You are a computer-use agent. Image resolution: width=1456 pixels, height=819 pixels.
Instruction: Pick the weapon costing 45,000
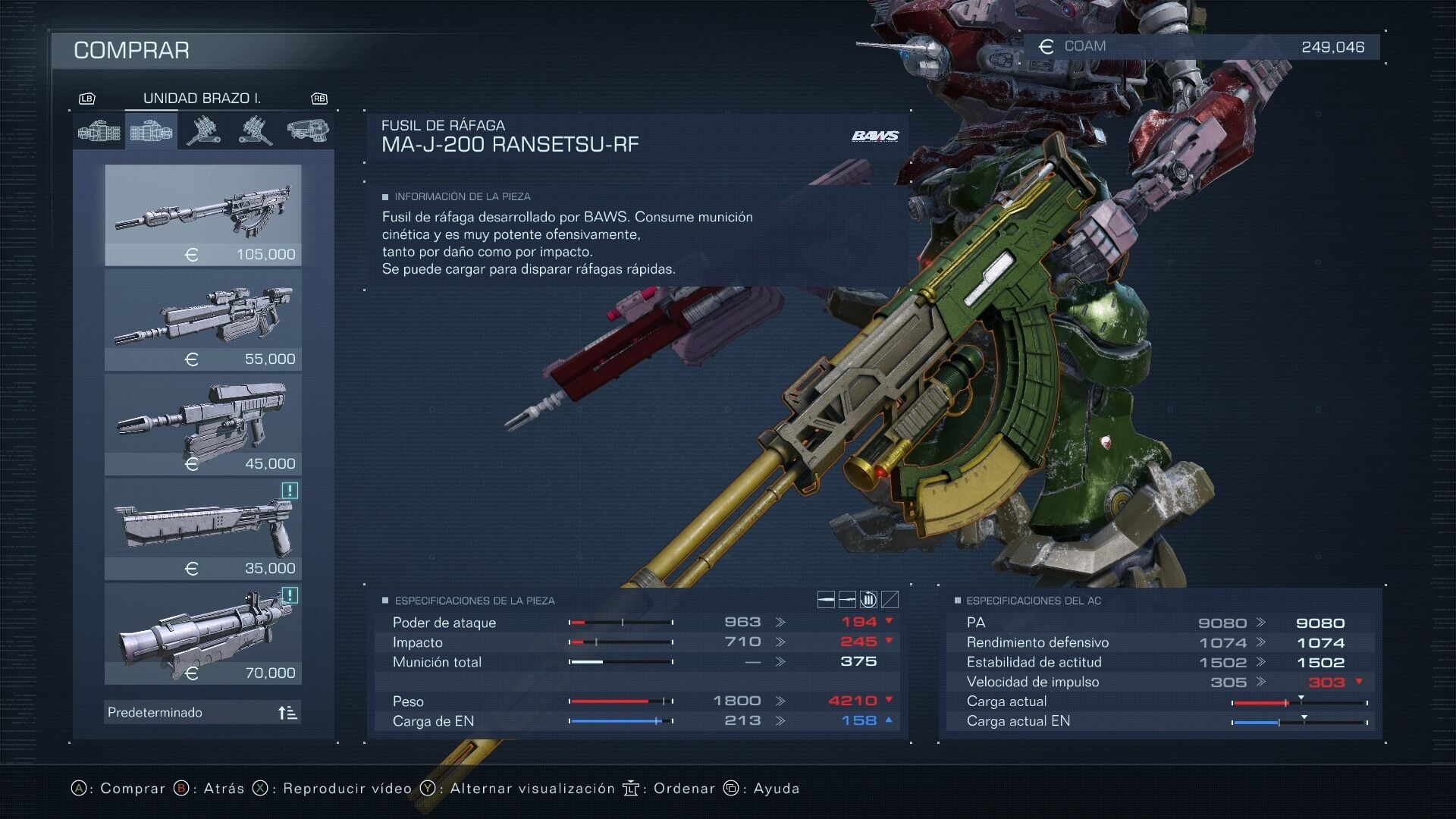point(202,424)
